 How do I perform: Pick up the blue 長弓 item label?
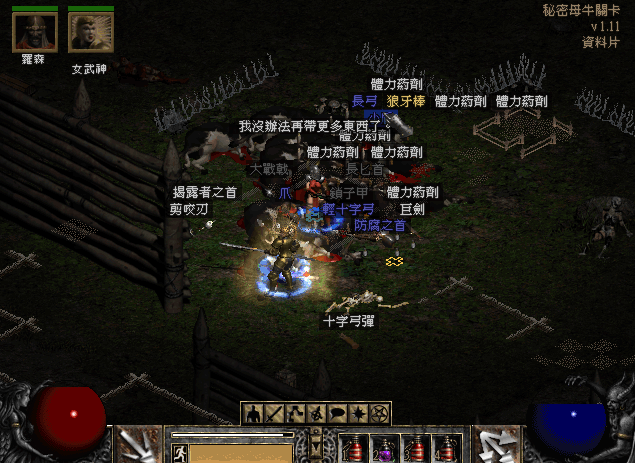(364, 101)
